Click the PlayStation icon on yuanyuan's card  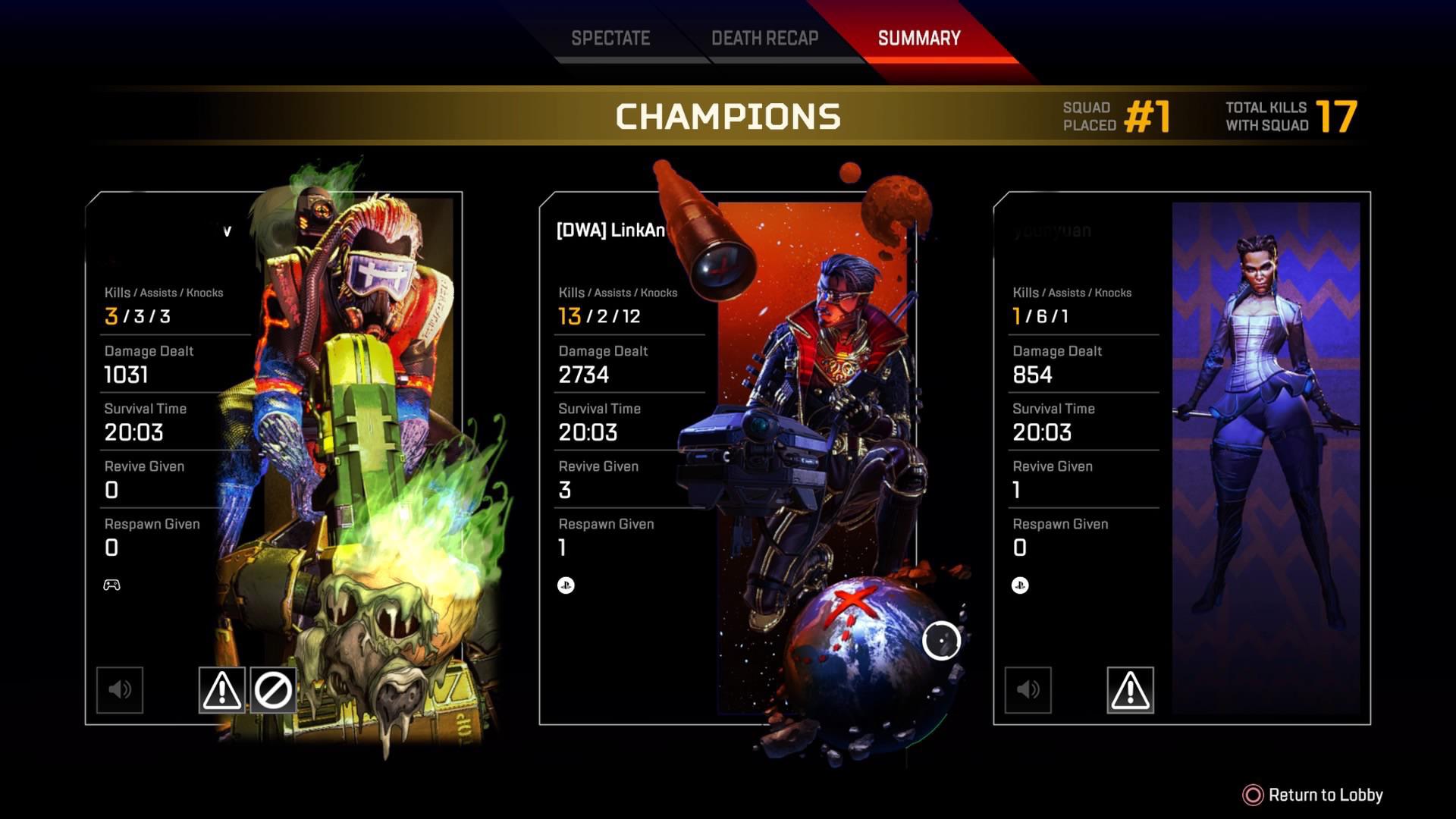[x=1019, y=585]
